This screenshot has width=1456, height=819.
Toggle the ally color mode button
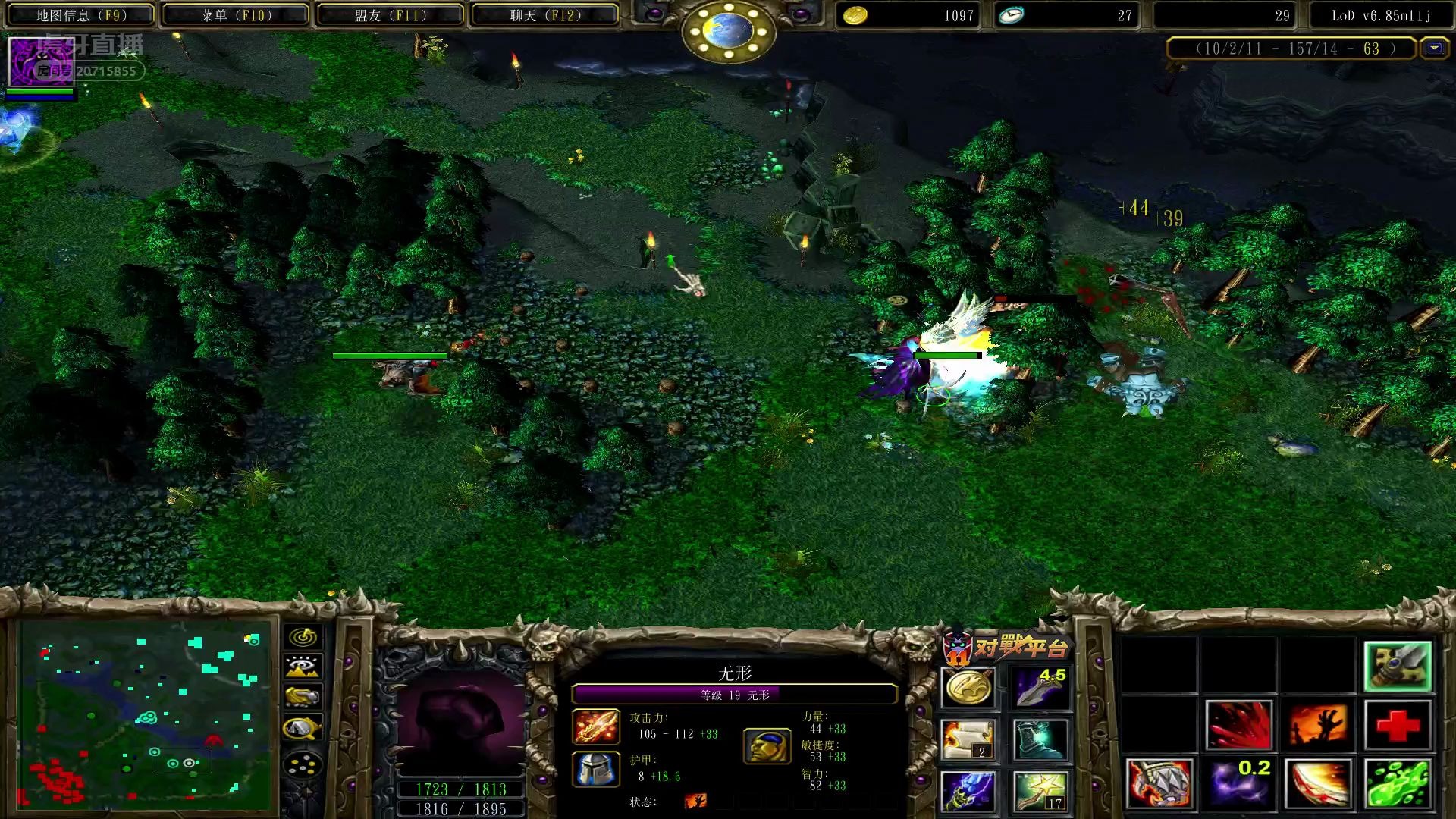pyautogui.click(x=303, y=697)
